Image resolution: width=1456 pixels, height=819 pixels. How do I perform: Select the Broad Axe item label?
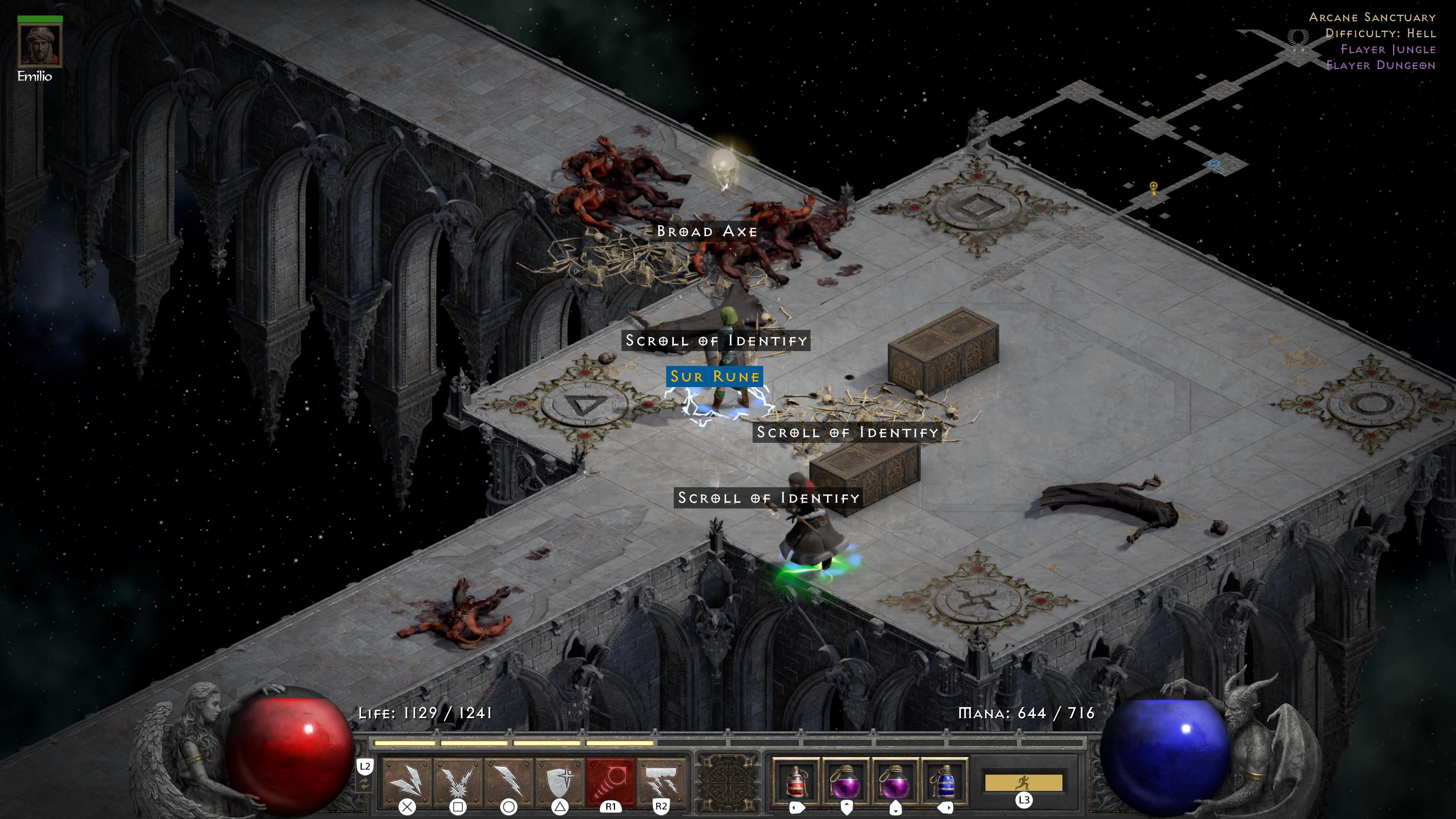[x=706, y=231]
